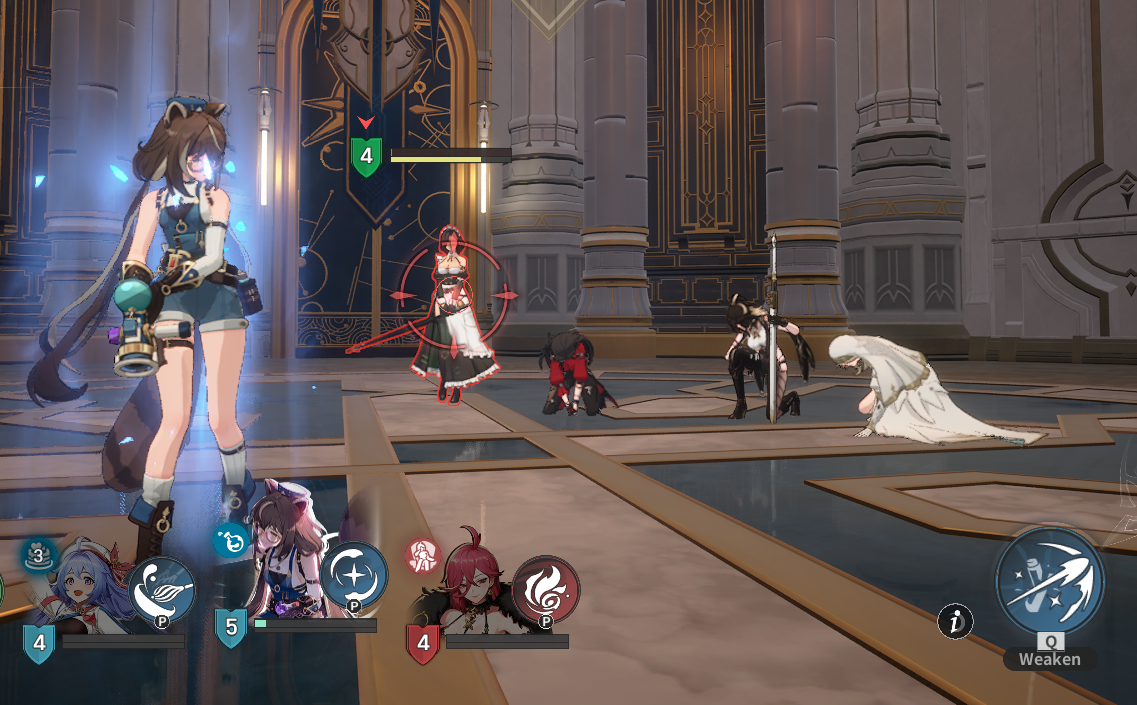Use the whisk ultimate ability icon

coord(162,590)
